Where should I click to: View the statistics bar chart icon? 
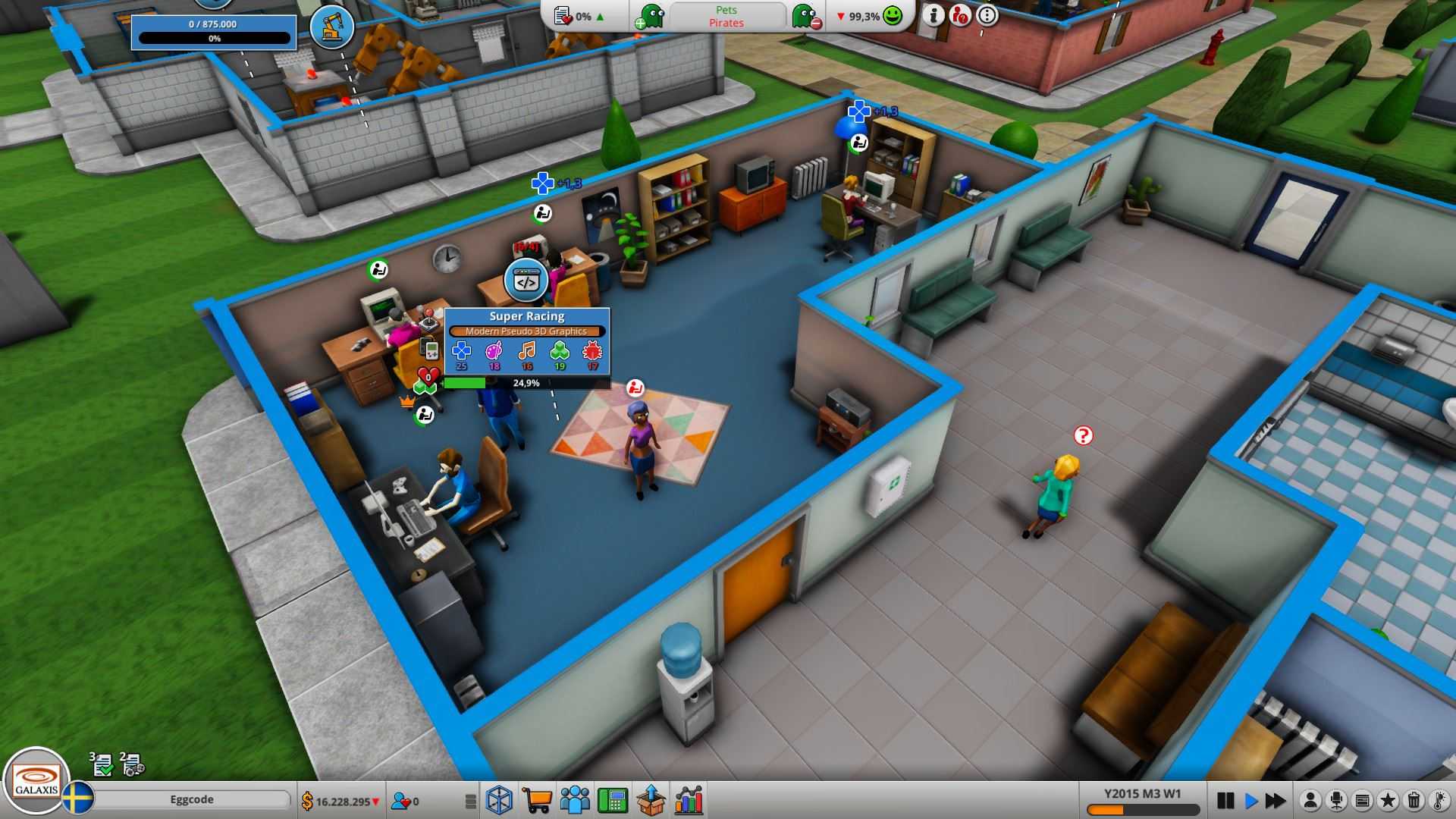point(689,800)
